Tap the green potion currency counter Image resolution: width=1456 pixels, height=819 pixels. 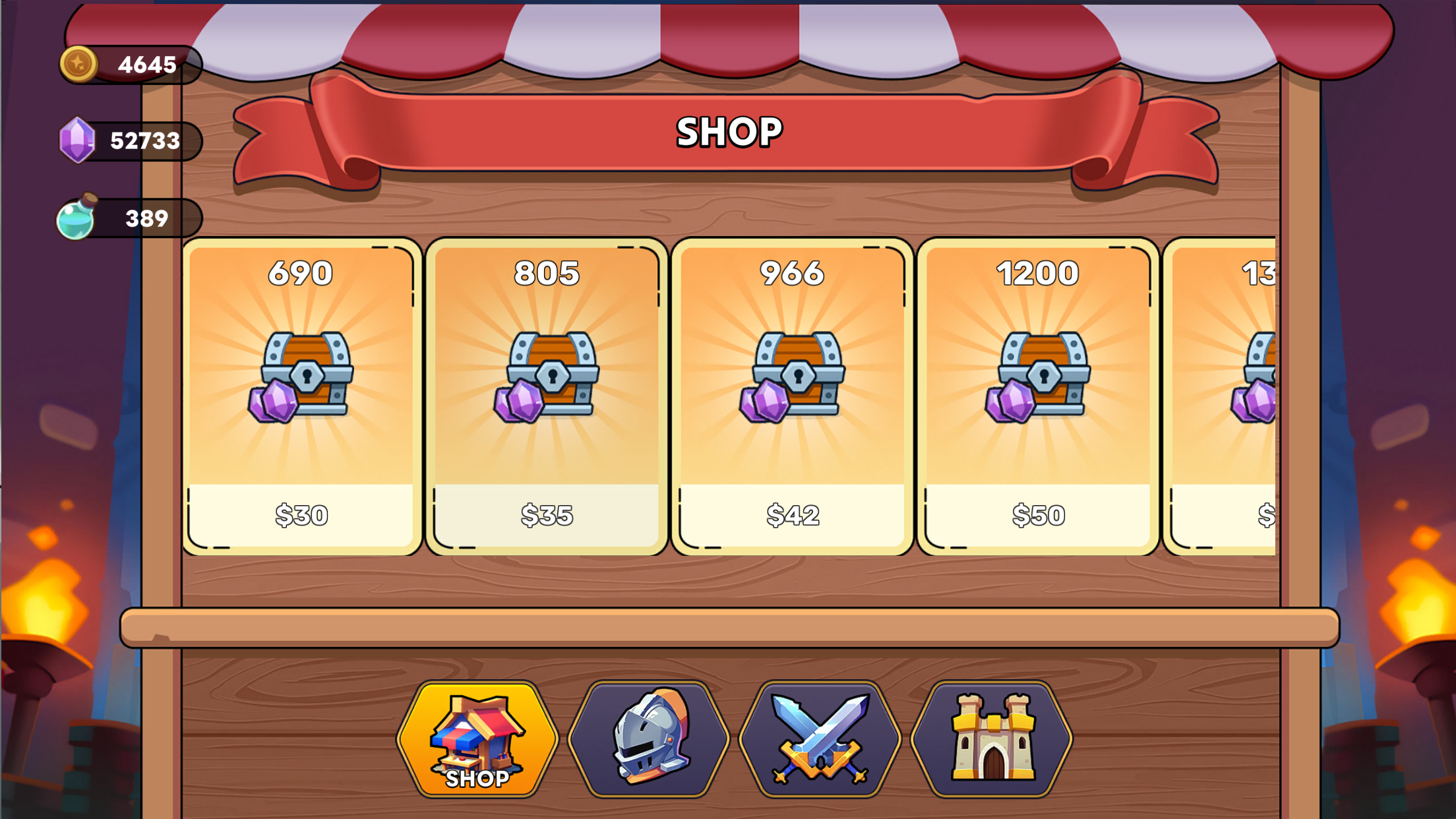click(131, 218)
